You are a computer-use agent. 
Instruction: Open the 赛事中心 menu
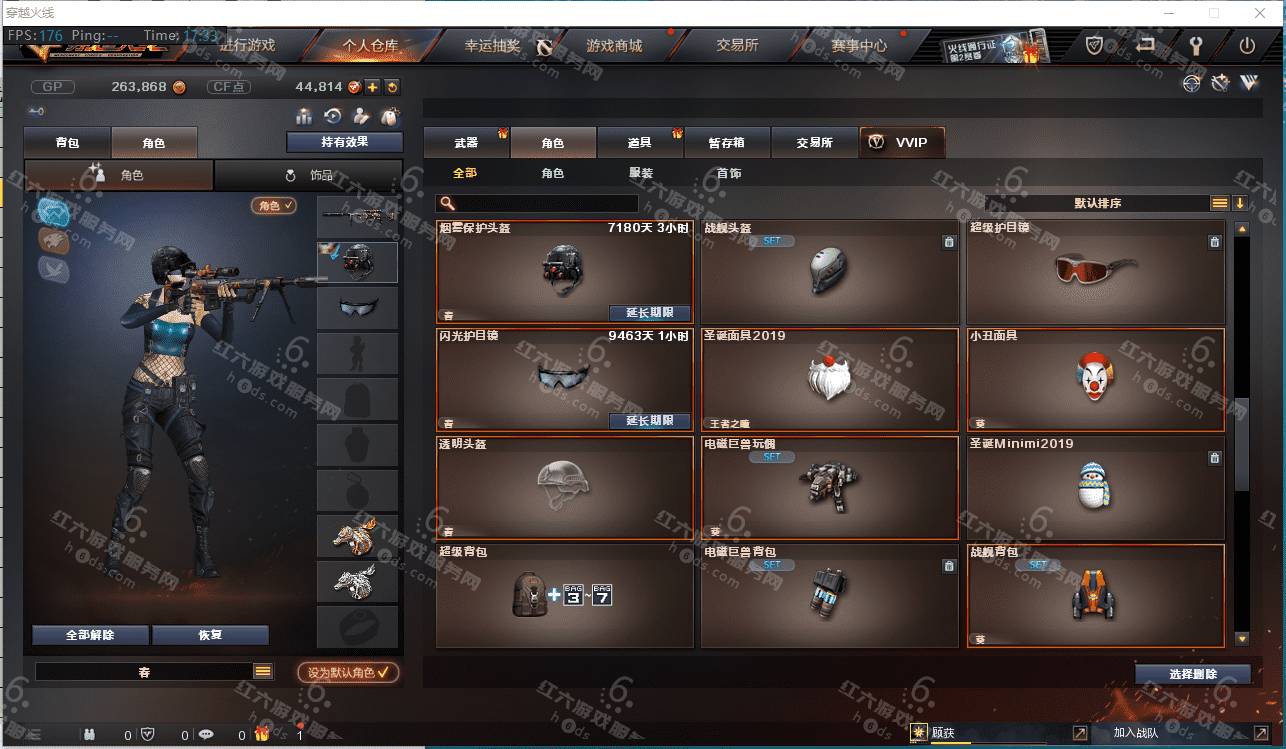tap(858, 46)
